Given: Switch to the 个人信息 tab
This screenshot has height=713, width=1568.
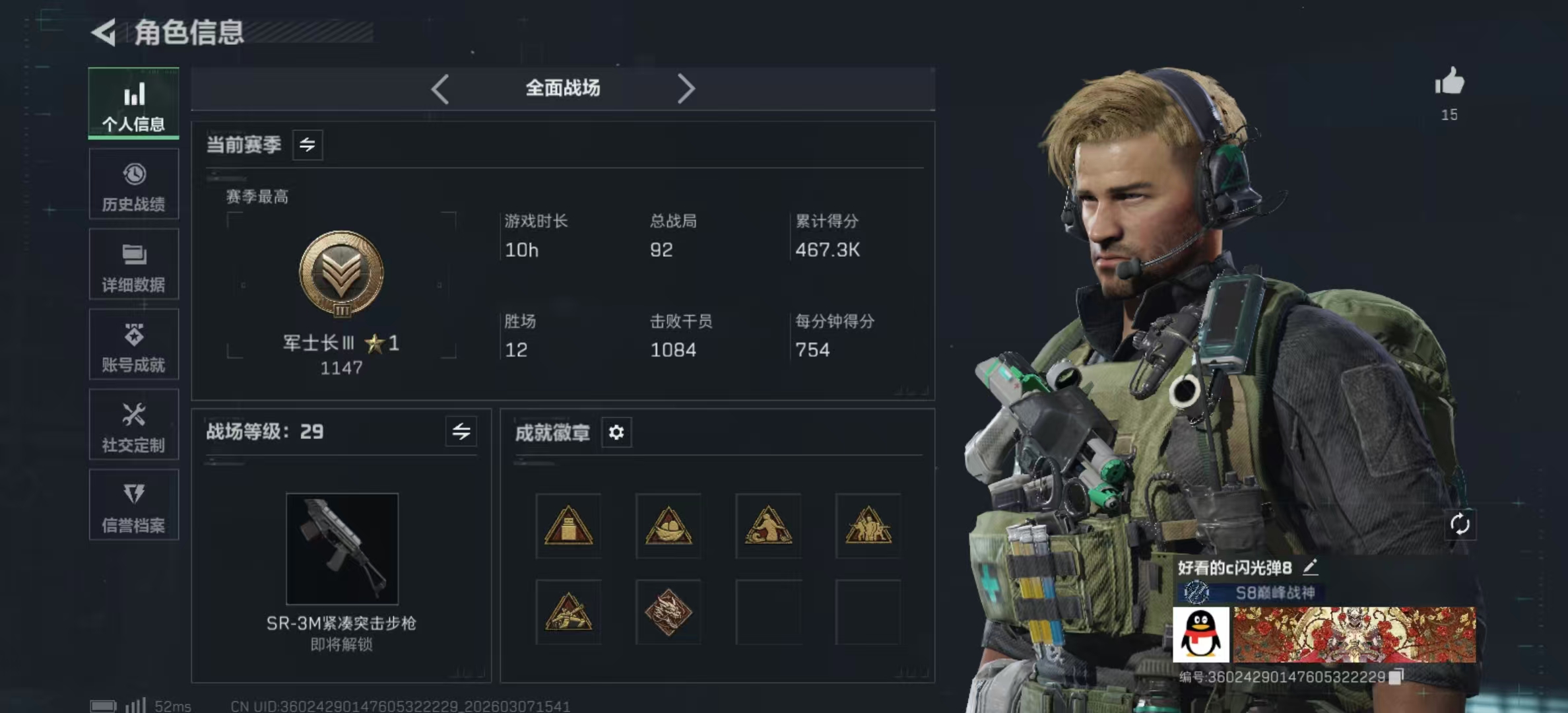Looking at the screenshot, I should pyautogui.click(x=133, y=104).
